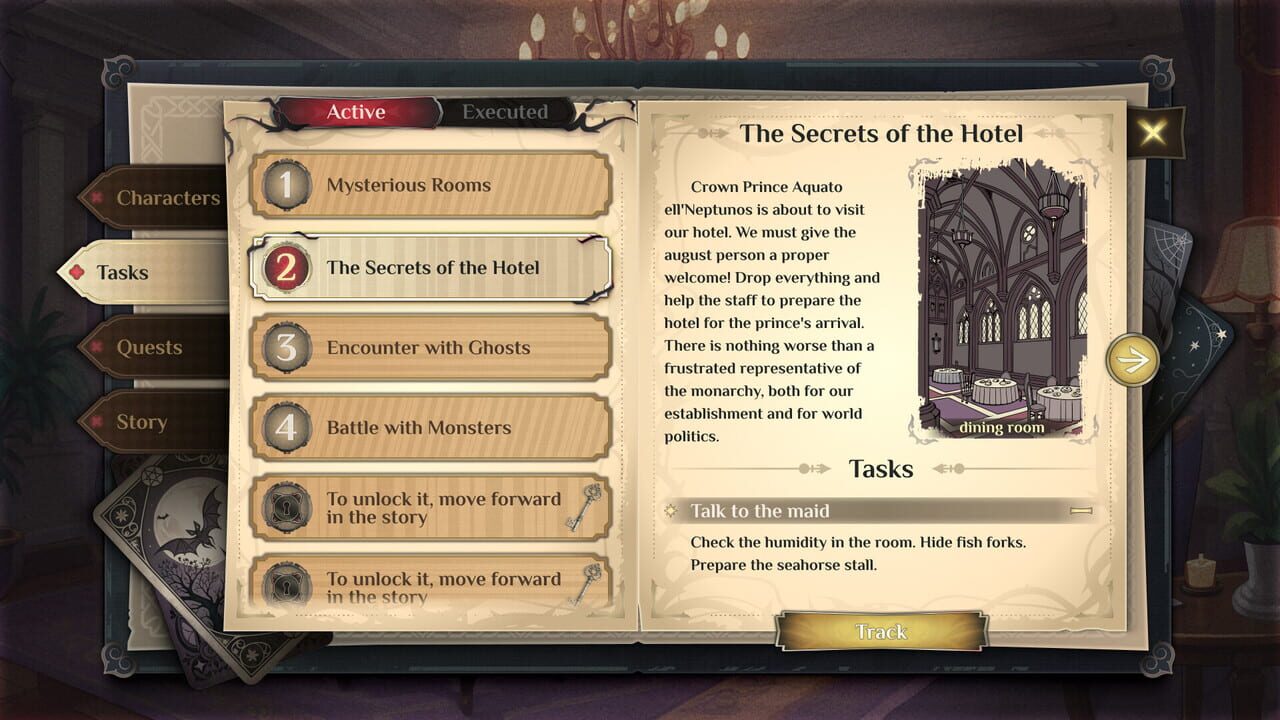Toggle the marker at the end of Talk to the maid
Viewport: 1280px width, 720px height.
tap(1081, 511)
